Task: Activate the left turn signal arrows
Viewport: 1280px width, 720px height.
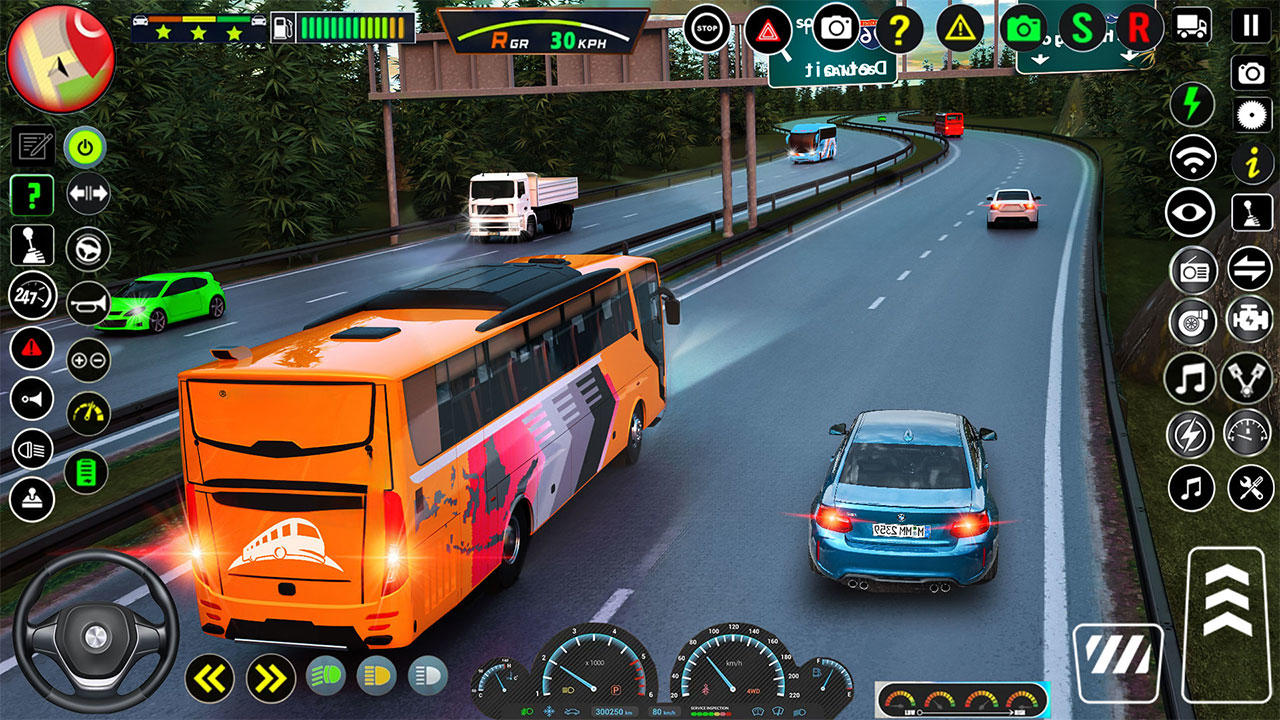Action: 210,678
